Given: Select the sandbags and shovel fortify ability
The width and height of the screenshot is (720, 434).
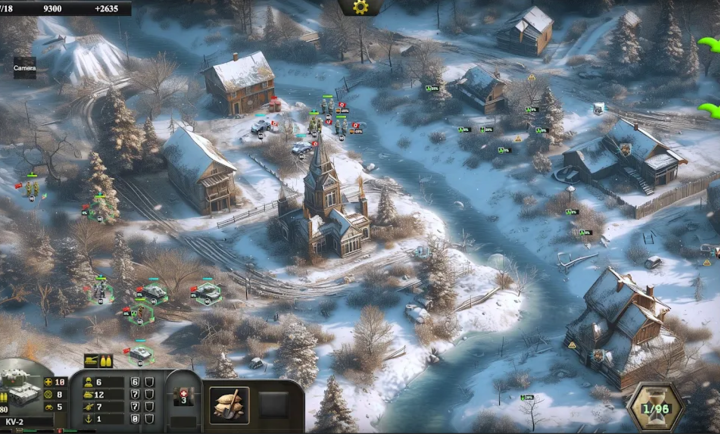Looking at the screenshot, I should 229,405.
